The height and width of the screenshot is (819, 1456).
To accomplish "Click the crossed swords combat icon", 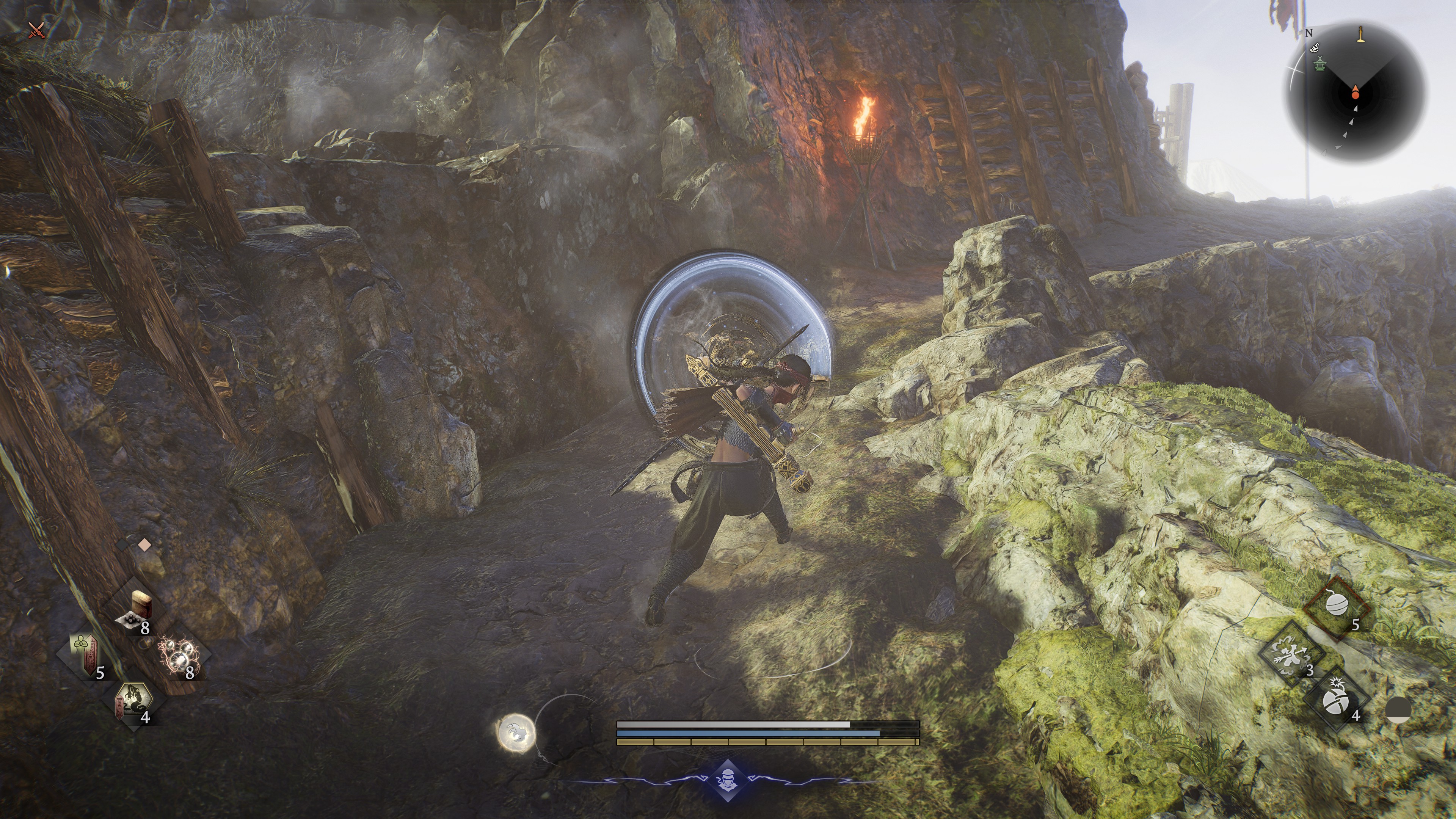I will coord(37,30).
